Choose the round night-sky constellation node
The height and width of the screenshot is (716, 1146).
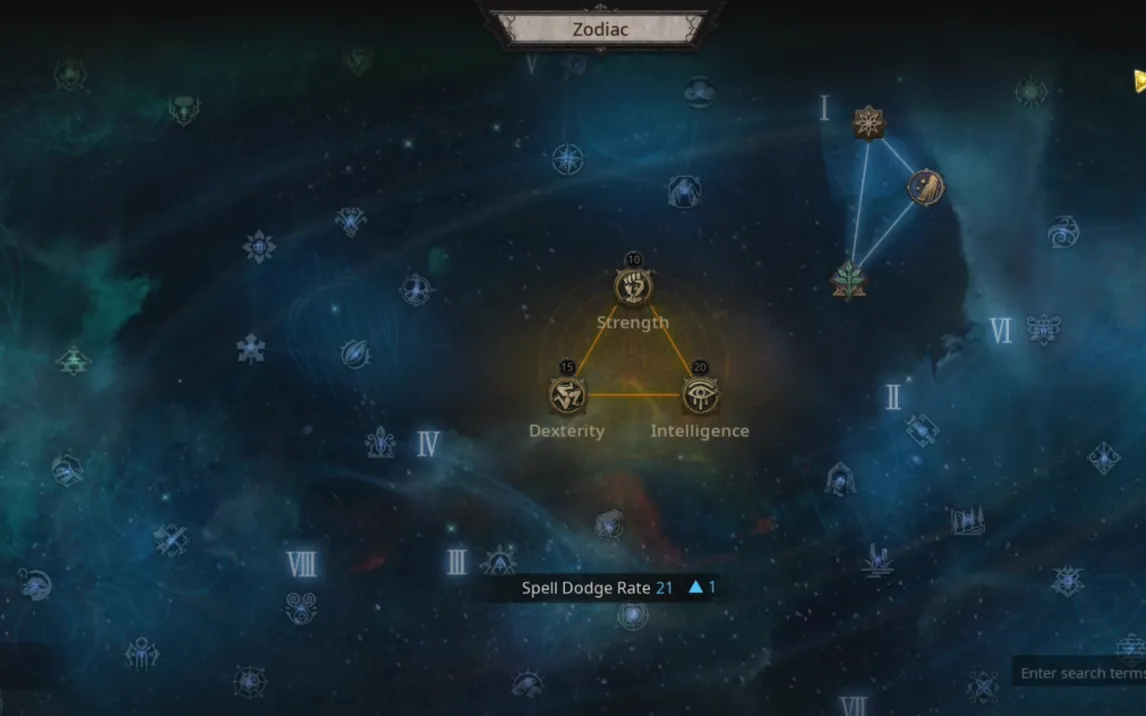(x=925, y=187)
